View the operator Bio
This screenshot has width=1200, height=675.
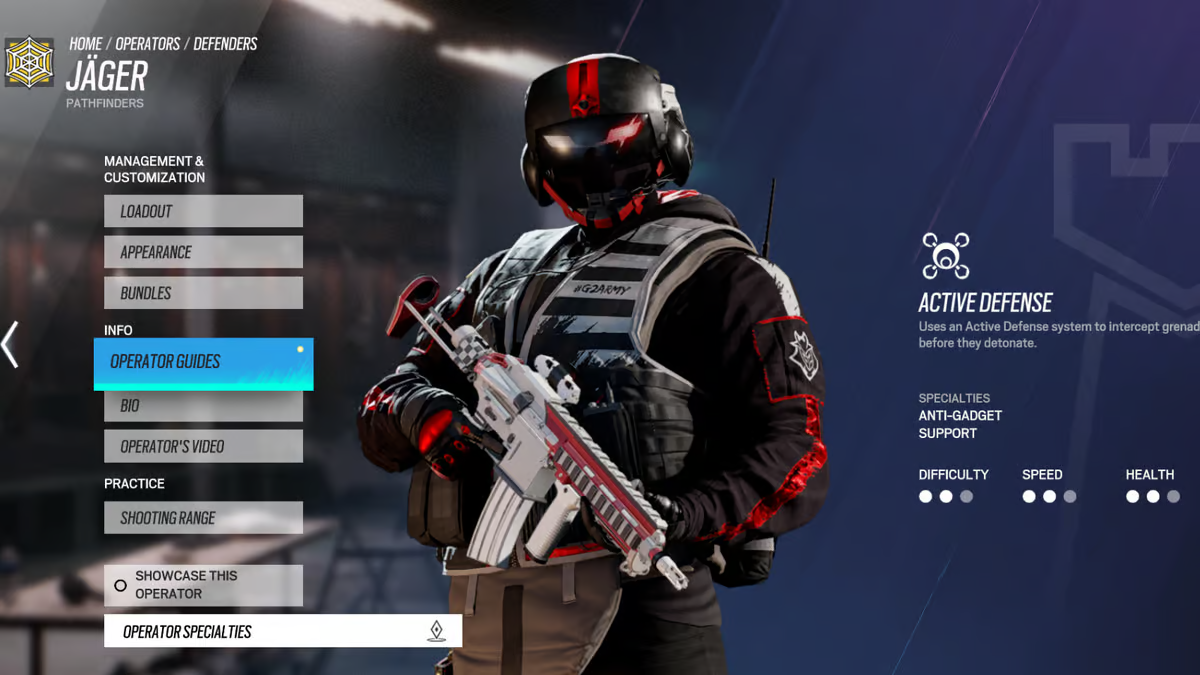(x=203, y=406)
